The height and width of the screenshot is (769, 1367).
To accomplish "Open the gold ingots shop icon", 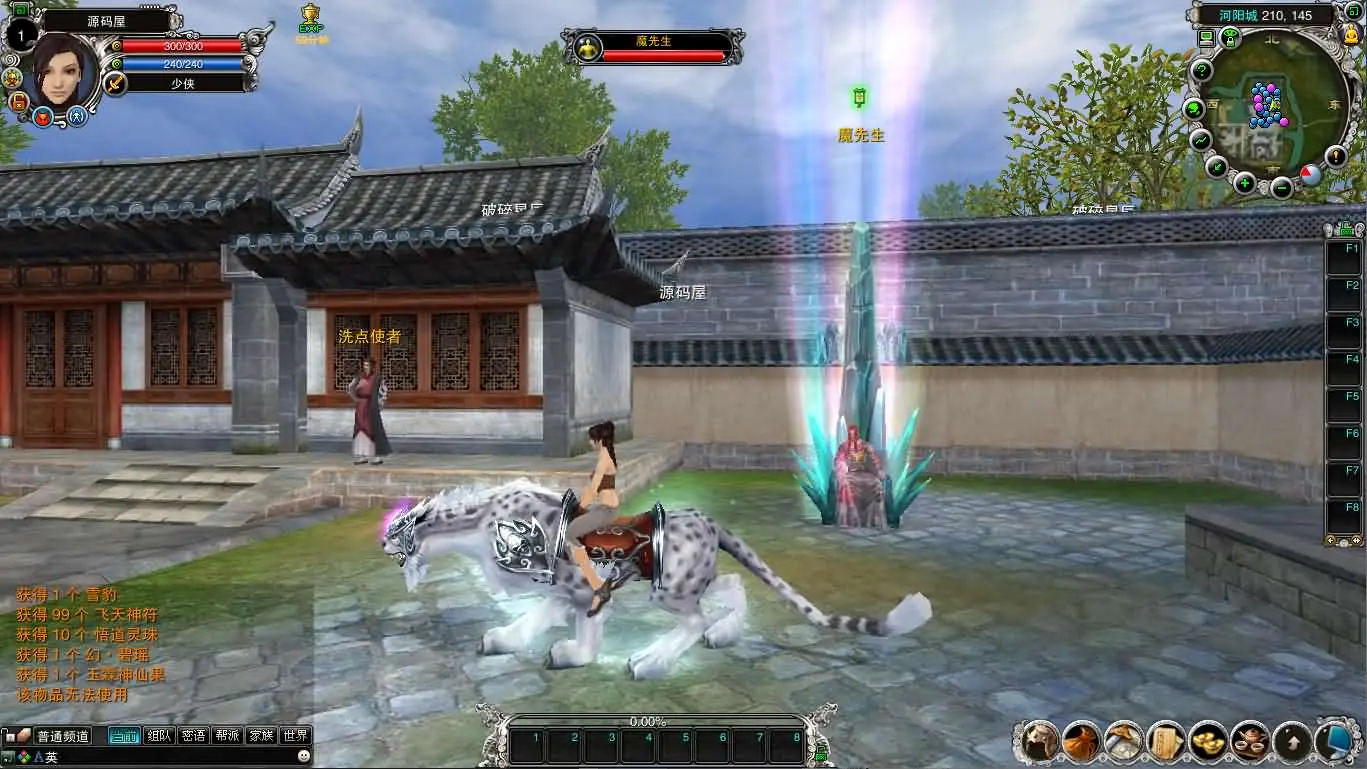I will [x=1208, y=741].
